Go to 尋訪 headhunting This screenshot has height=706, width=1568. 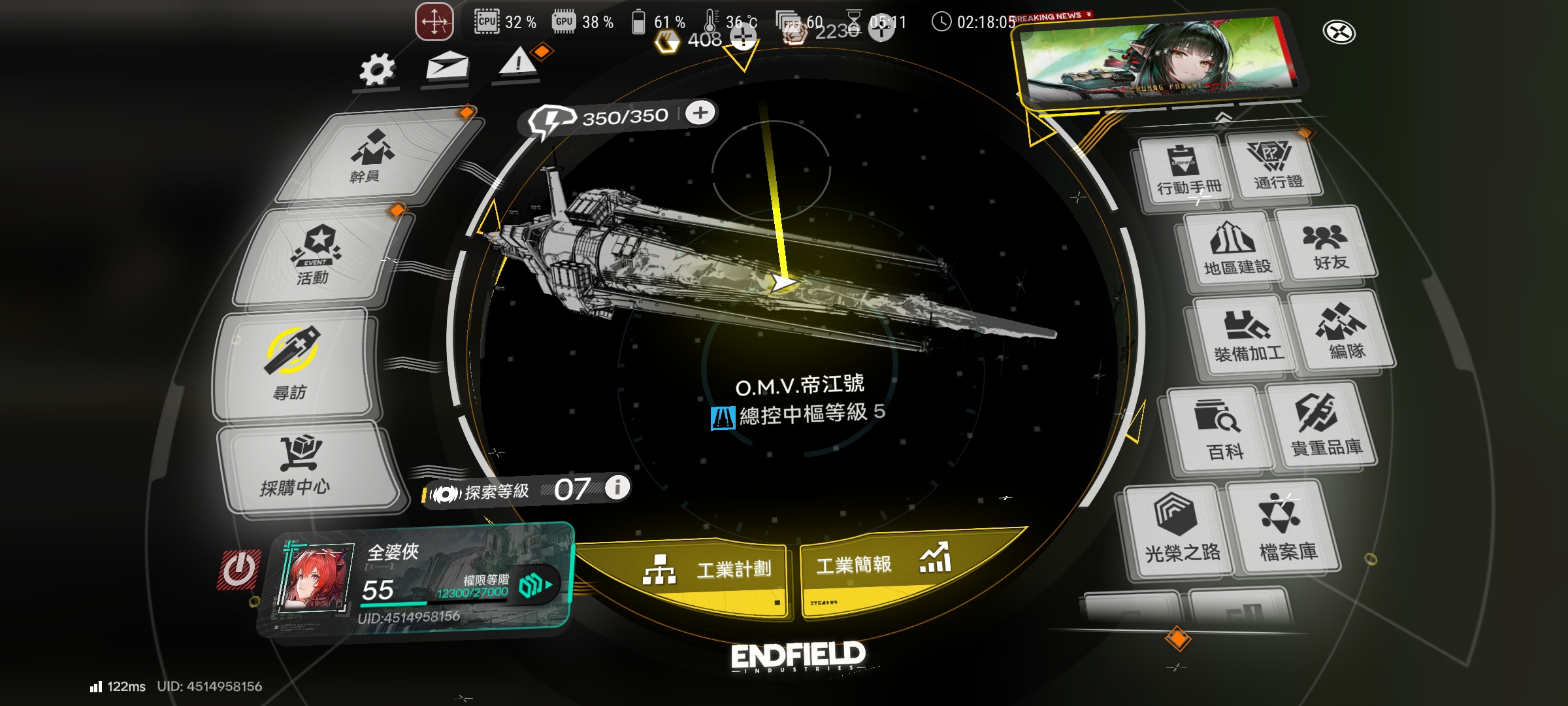click(x=293, y=366)
